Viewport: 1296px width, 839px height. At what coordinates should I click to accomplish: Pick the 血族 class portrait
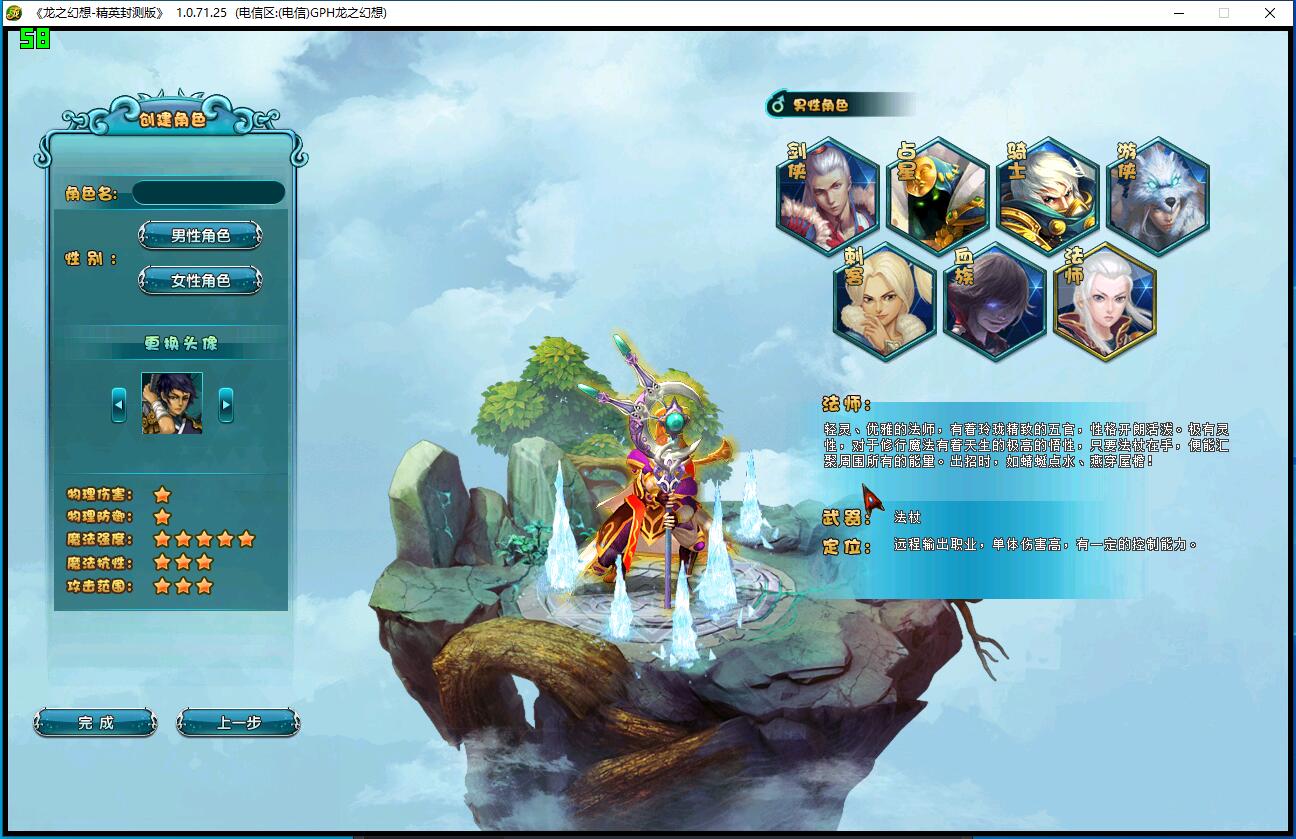[x=995, y=302]
